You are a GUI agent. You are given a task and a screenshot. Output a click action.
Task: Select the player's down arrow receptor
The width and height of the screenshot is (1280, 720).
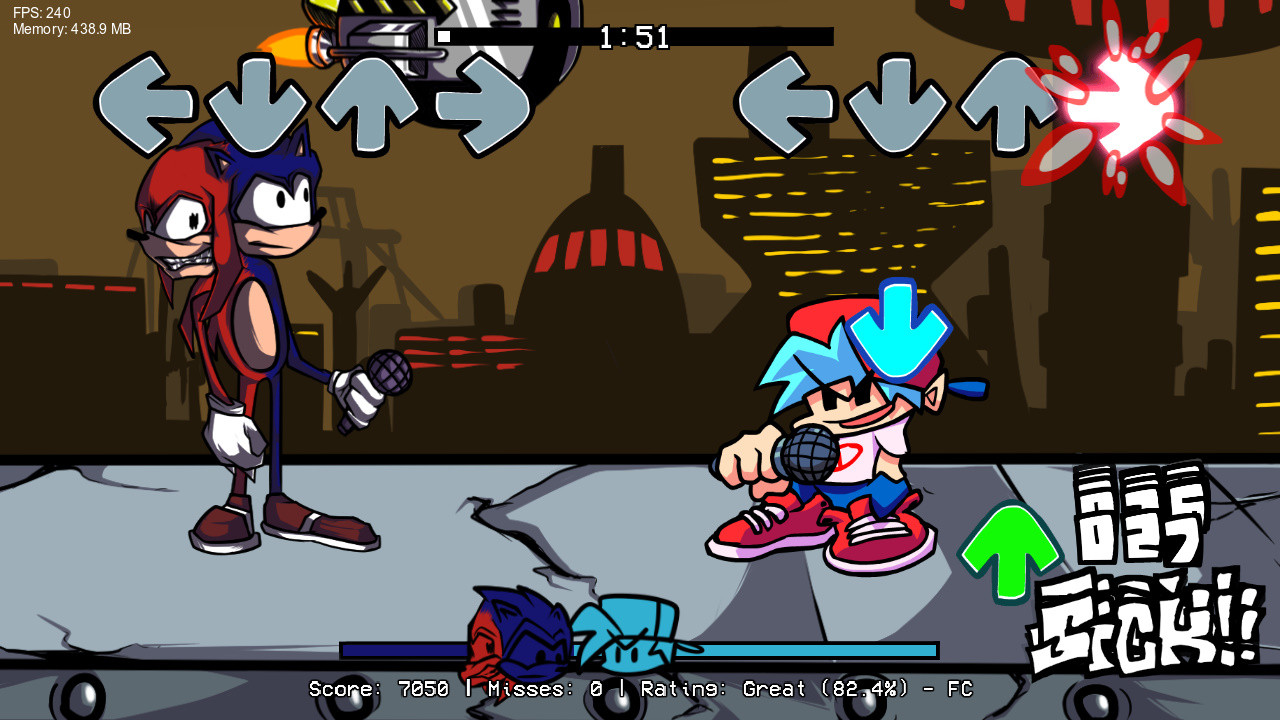tap(900, 100)
